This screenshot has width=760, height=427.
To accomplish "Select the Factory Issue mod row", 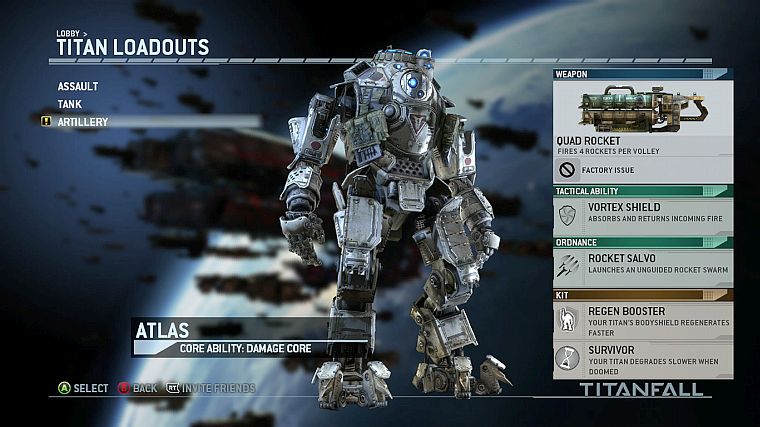I will pos(642,170).
